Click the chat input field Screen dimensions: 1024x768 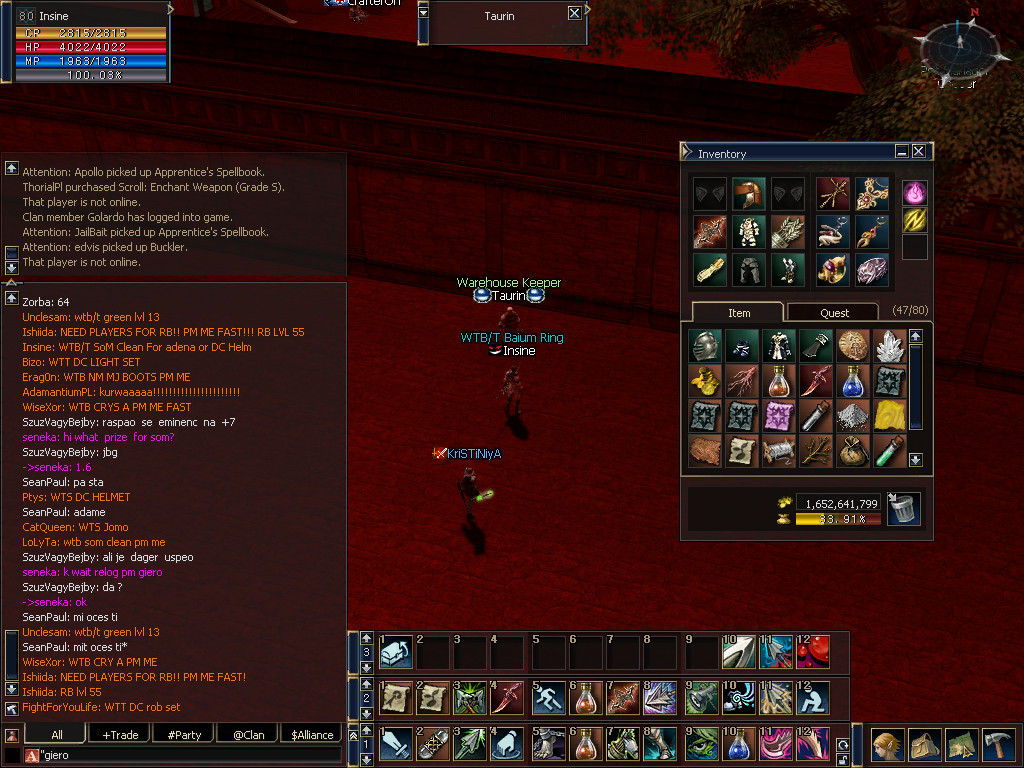190,755
